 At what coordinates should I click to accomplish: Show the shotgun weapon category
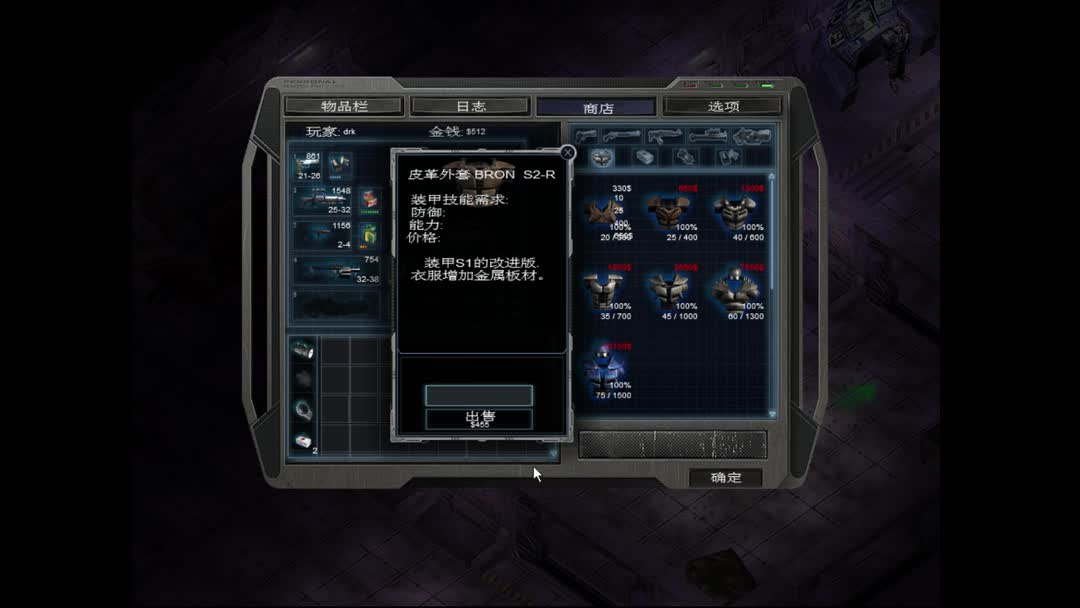622,135
